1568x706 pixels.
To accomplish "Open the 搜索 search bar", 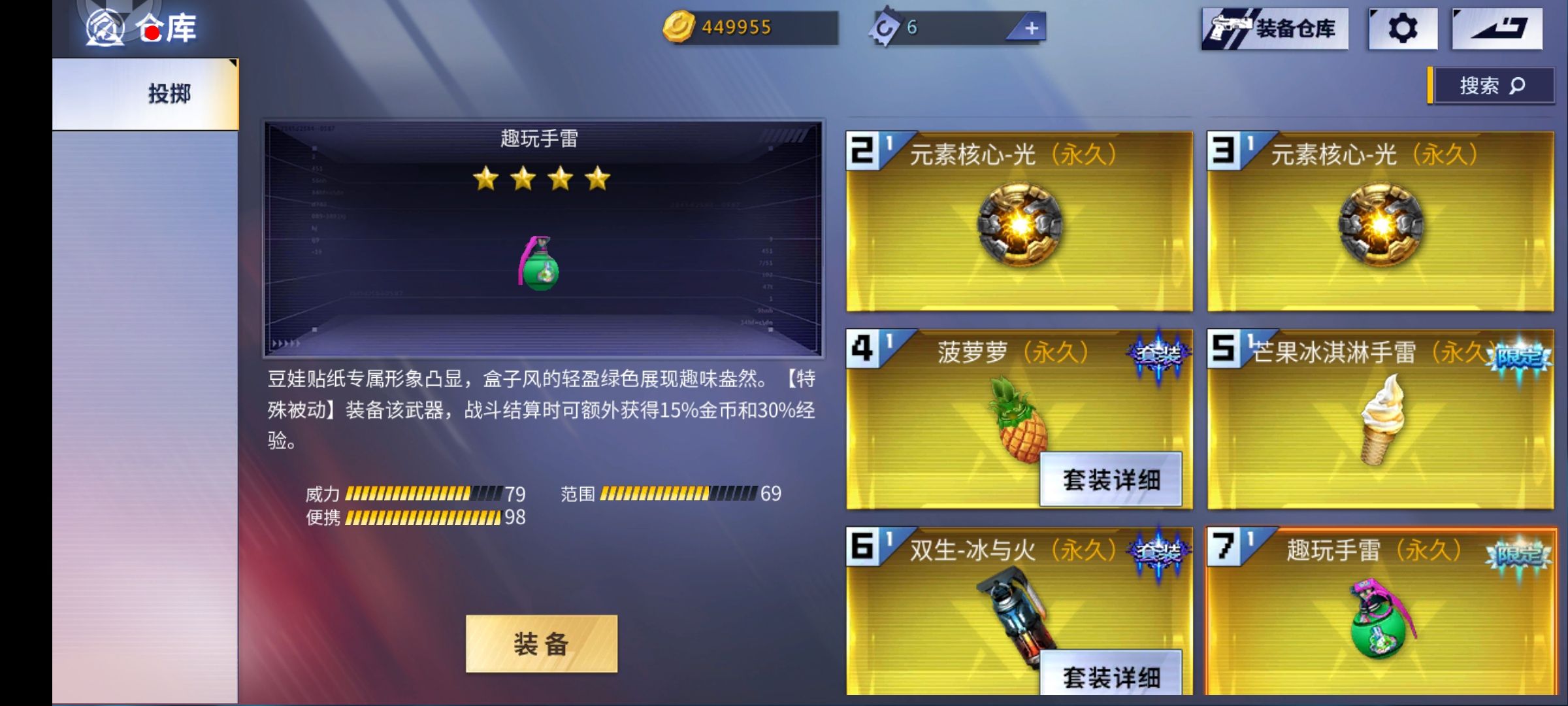I will [x=1493, y=85].
